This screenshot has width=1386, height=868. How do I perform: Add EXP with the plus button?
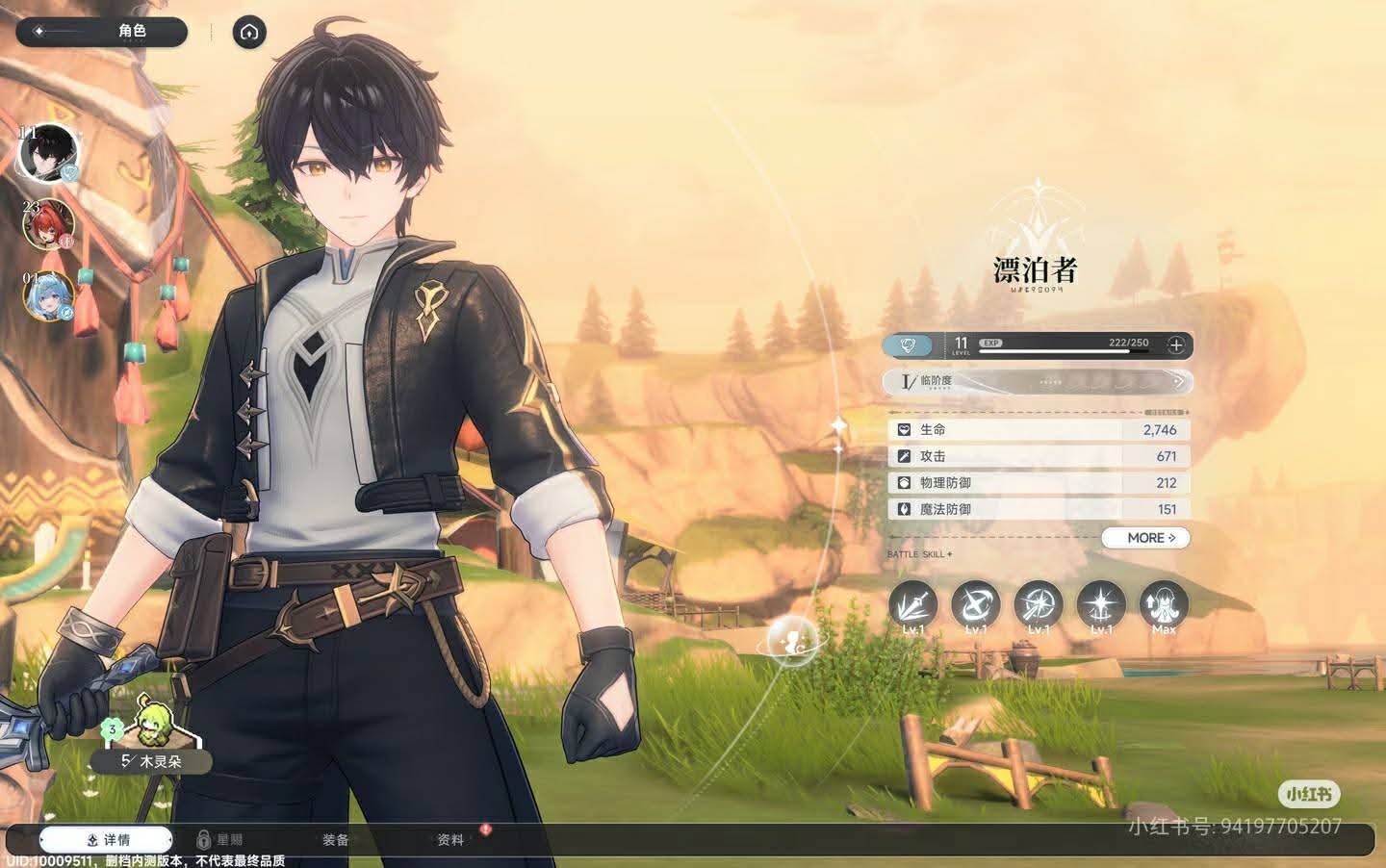tap(1175, 345)
